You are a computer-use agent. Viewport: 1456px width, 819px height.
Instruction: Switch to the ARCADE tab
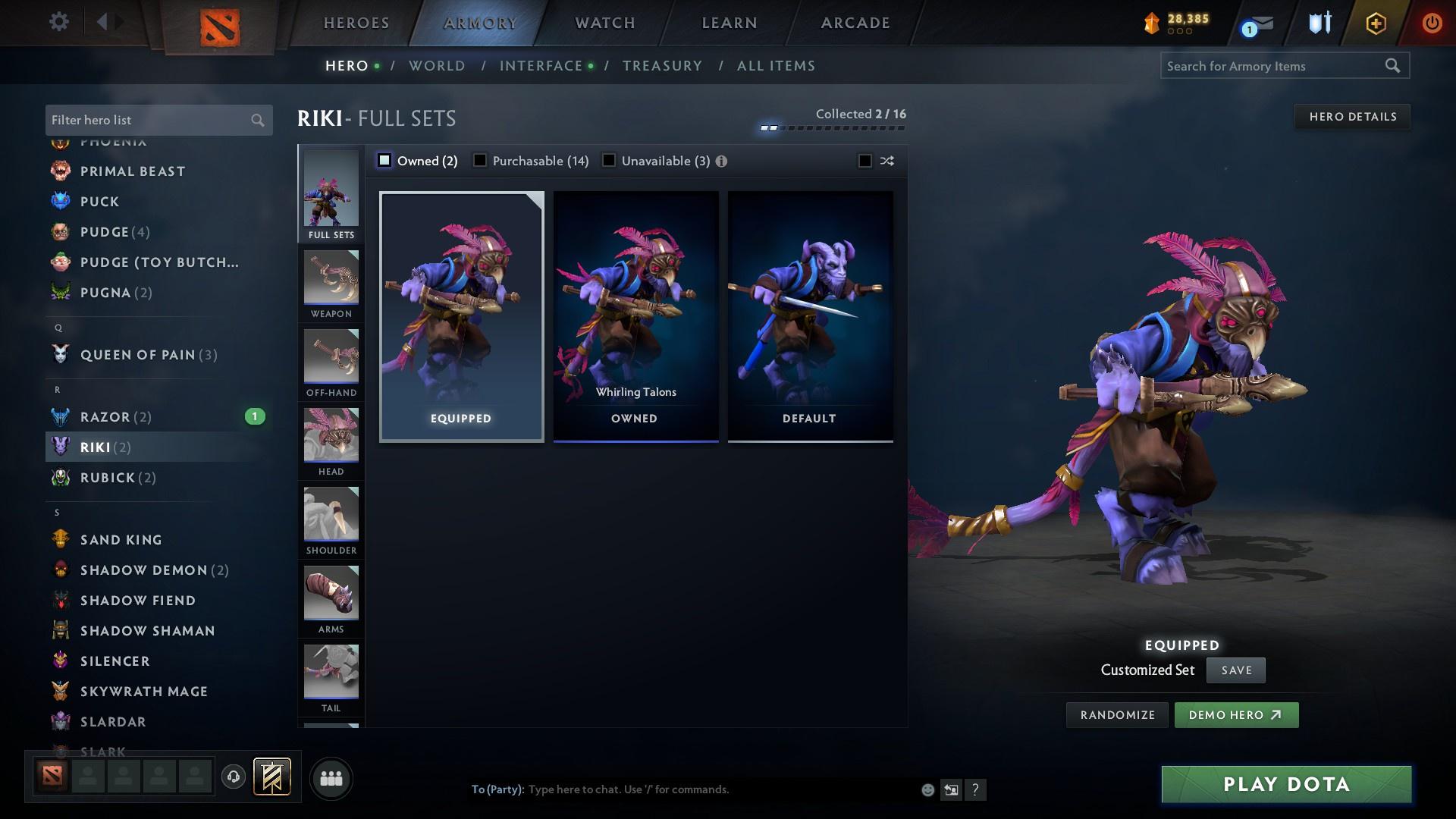(x=854, y=23)
